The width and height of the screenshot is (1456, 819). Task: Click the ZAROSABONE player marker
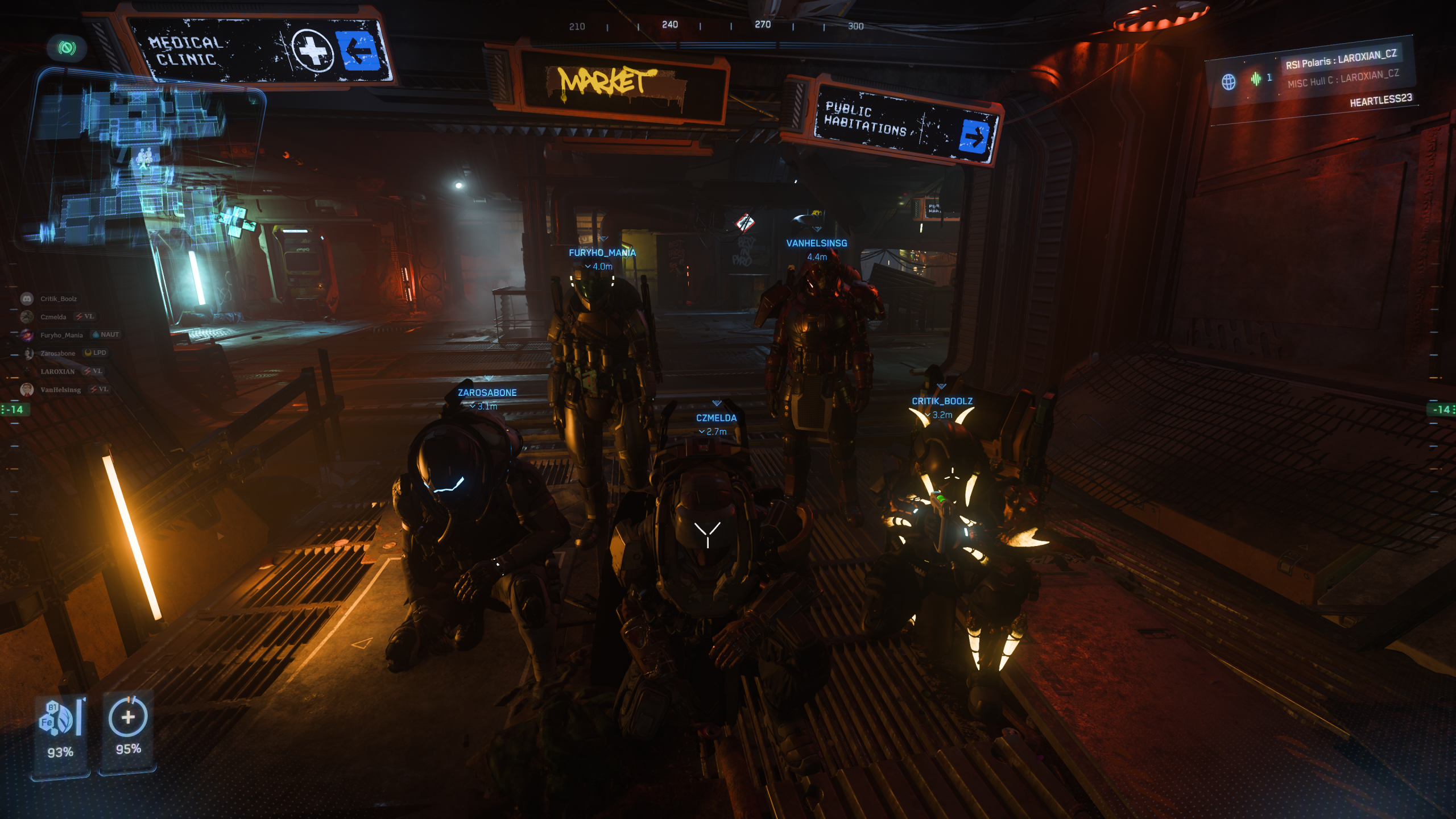[x=487, y=392]
